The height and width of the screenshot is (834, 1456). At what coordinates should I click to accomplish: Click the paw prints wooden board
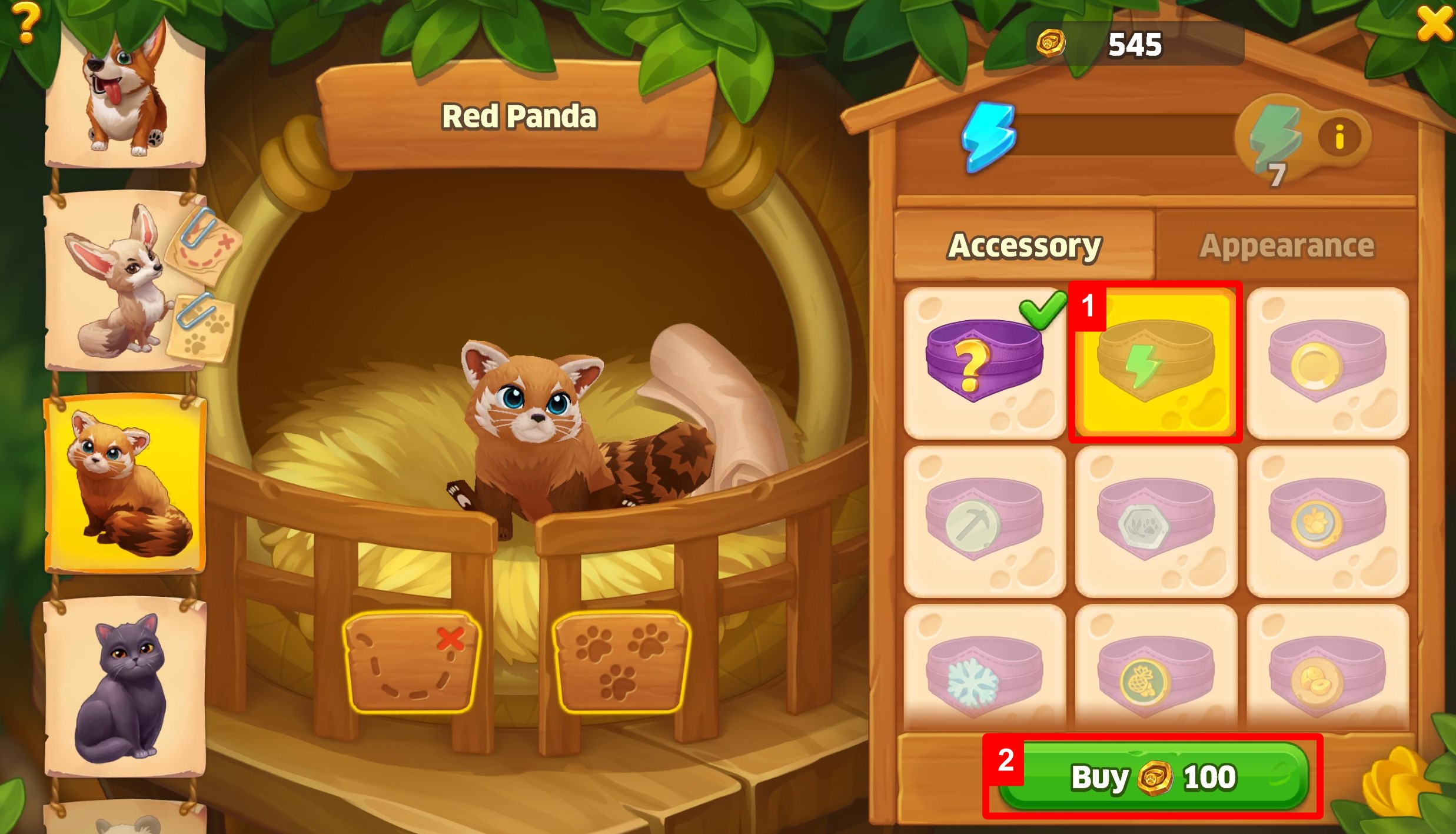[x=621, y=662]
